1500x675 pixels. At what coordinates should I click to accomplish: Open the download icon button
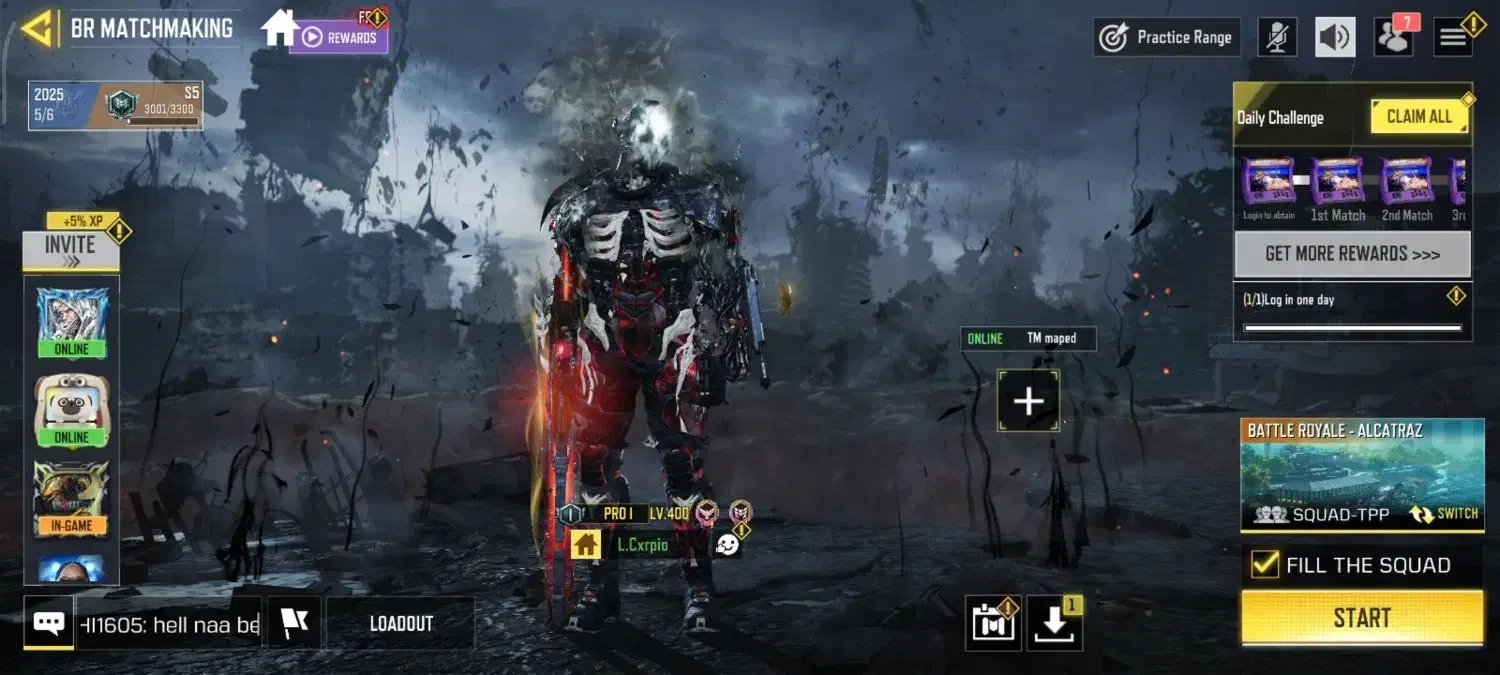coord(1054,624)
